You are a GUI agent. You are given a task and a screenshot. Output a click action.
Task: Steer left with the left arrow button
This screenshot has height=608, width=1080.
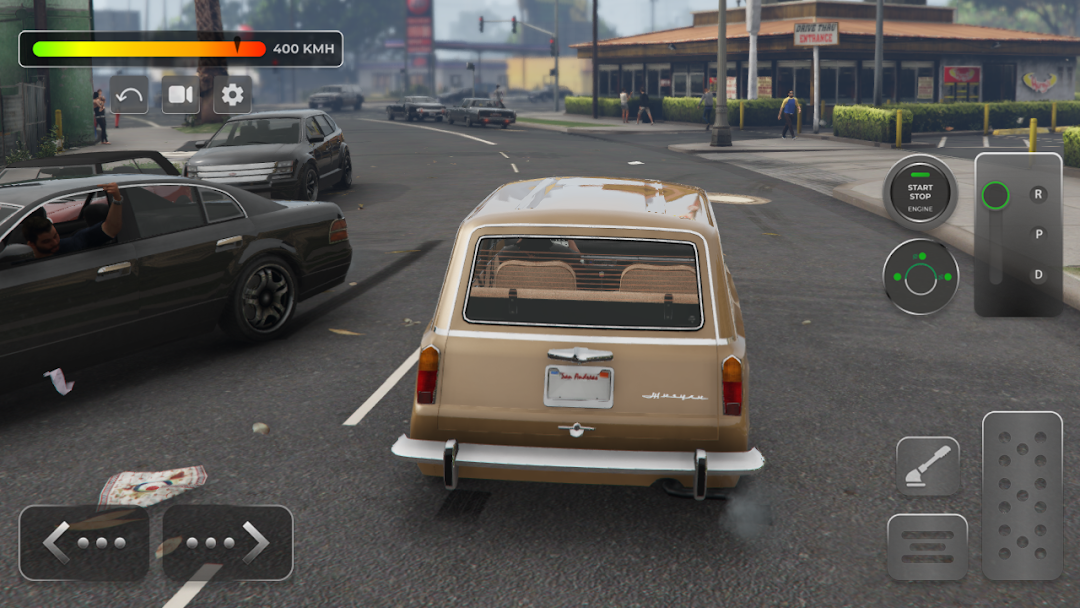pyautogui.click(x=84, y=543)
